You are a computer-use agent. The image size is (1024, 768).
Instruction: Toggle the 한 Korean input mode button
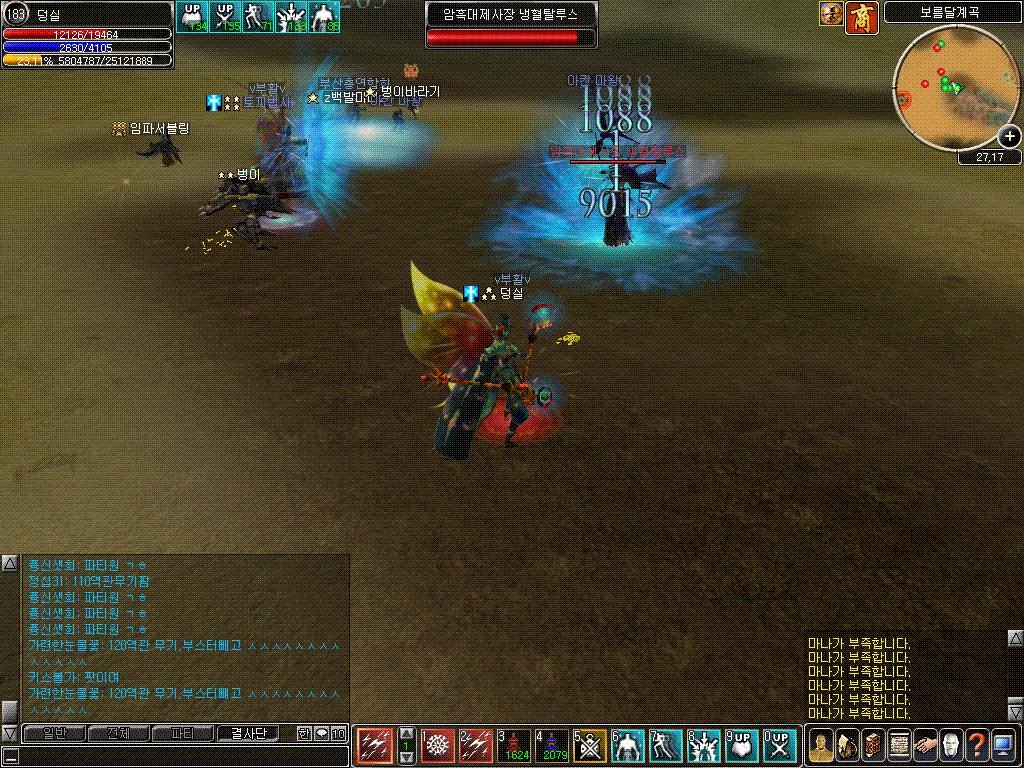304,733
